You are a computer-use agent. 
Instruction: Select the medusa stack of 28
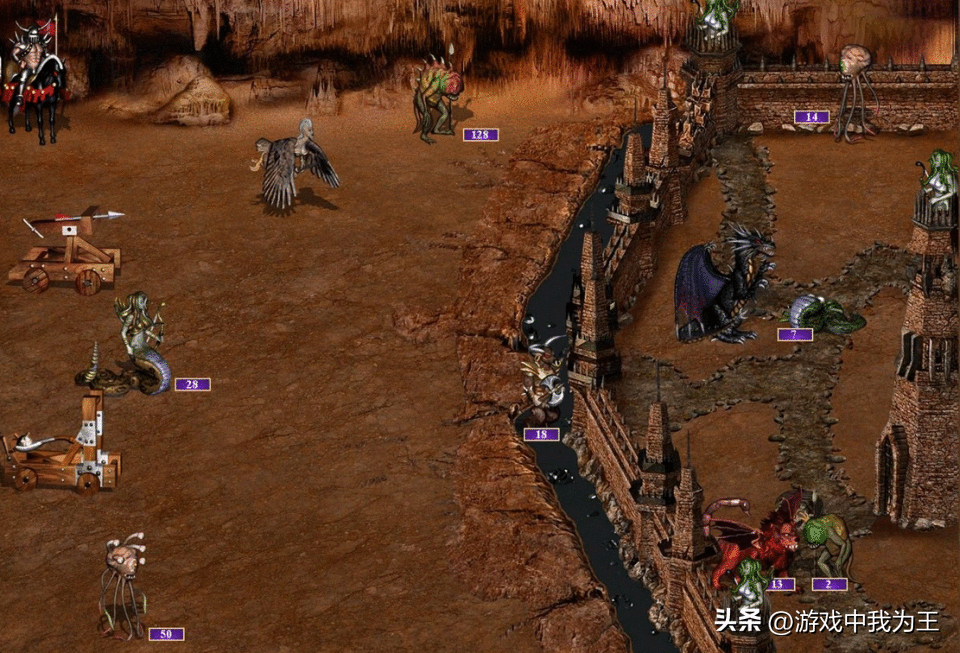[140, 345]
